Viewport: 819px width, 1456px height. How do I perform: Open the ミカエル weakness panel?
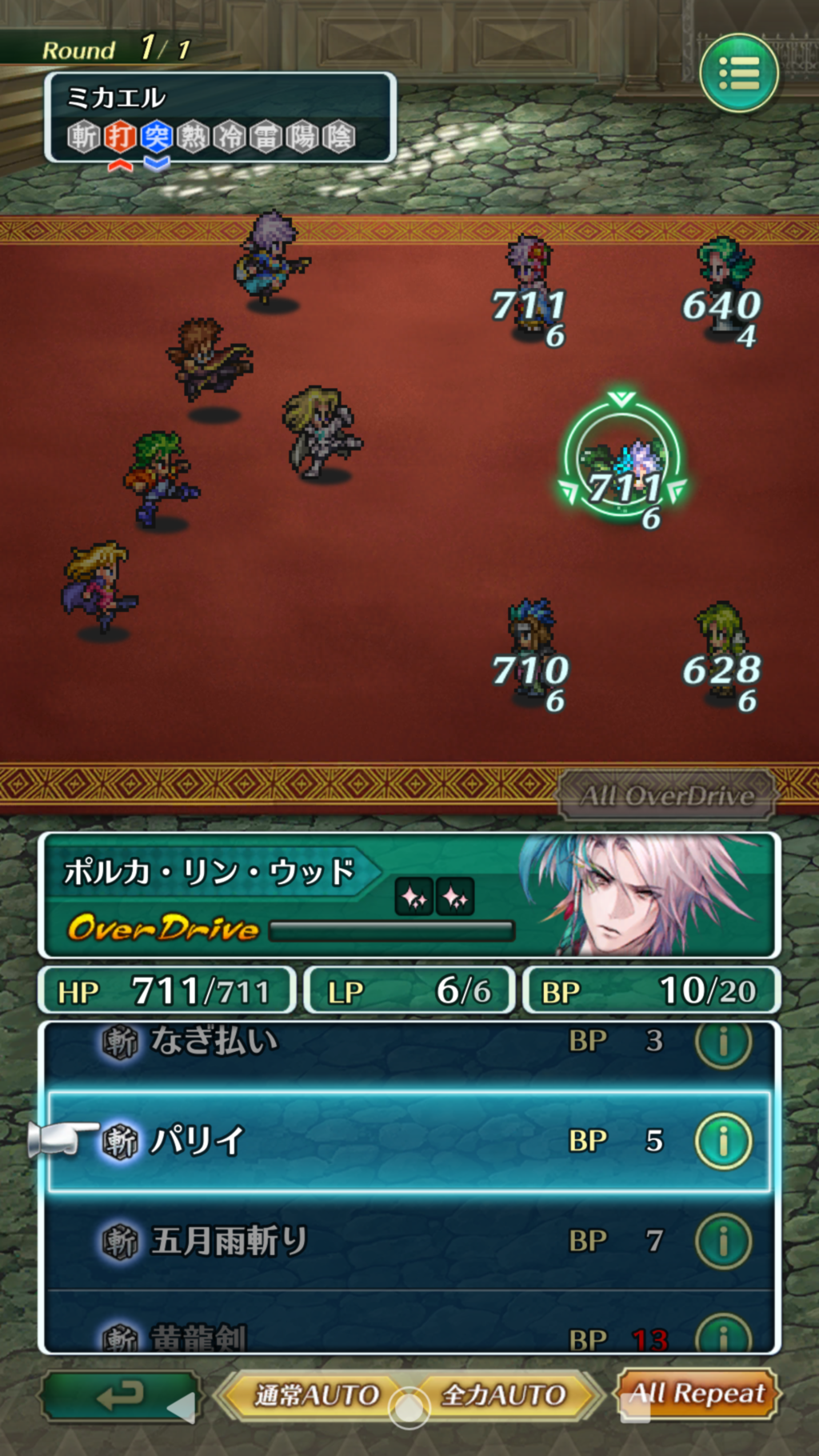(x=220, y=118)
